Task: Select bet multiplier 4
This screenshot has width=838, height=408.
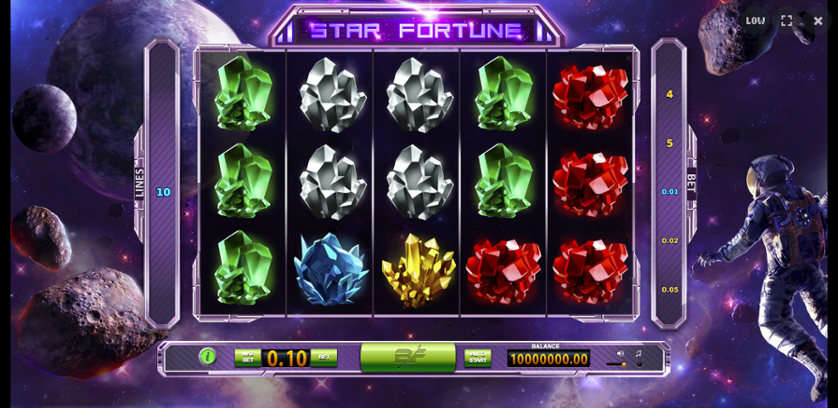Action: (669, 94)
